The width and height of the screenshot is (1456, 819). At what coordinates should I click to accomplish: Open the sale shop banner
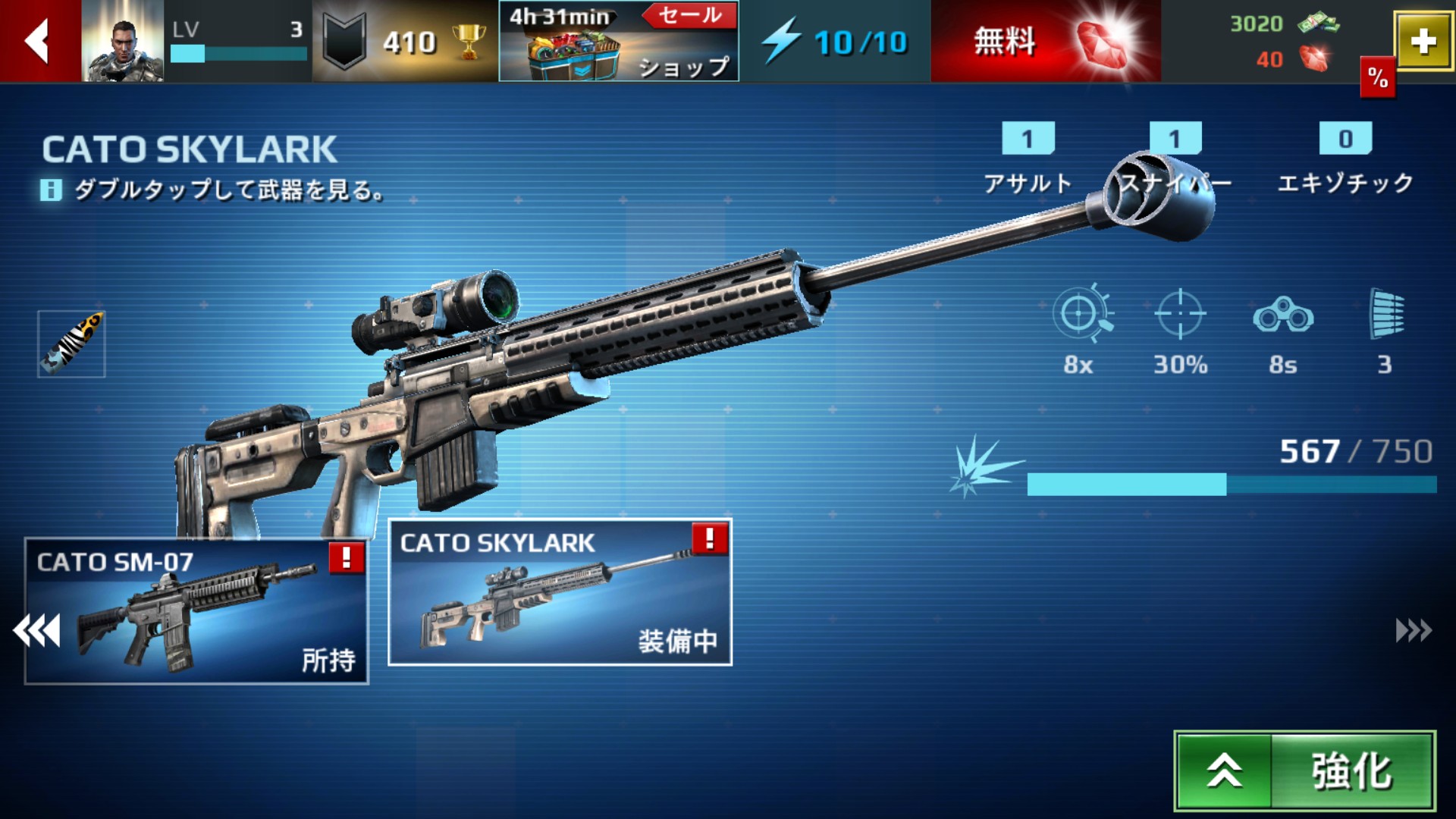point(618,42)
